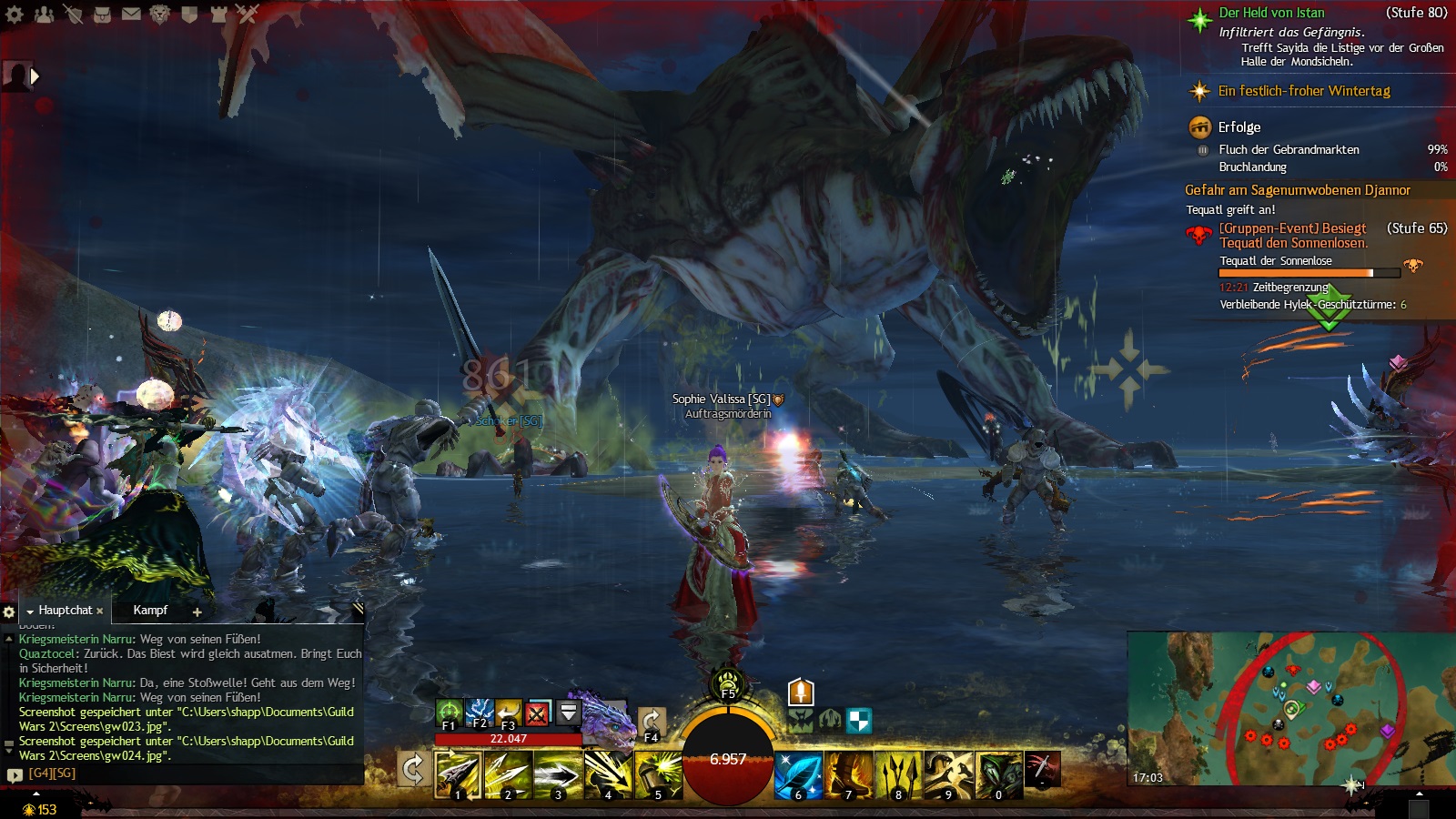The image size is (1456, 819).
Task: Use the blue leaf healing skill
Action: pos(799,775)
